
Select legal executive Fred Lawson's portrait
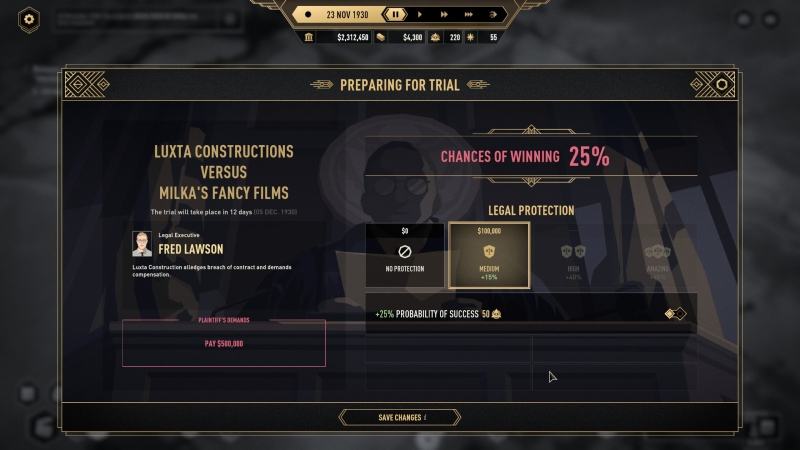142,244
